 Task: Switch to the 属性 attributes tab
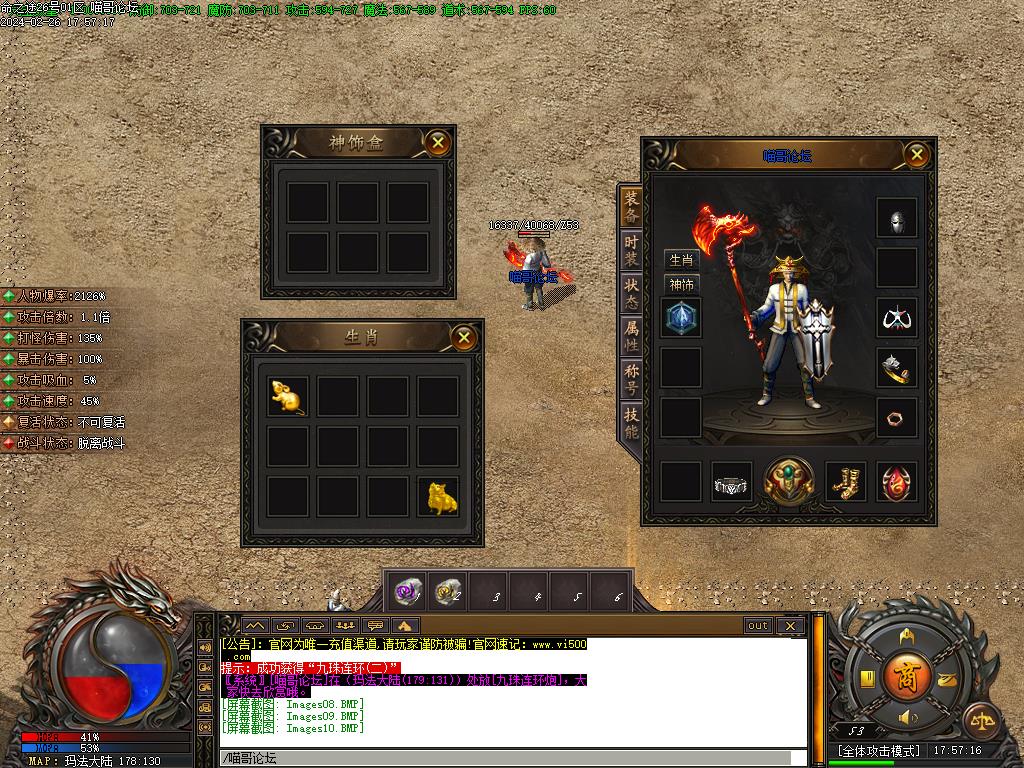click(631, 335)
